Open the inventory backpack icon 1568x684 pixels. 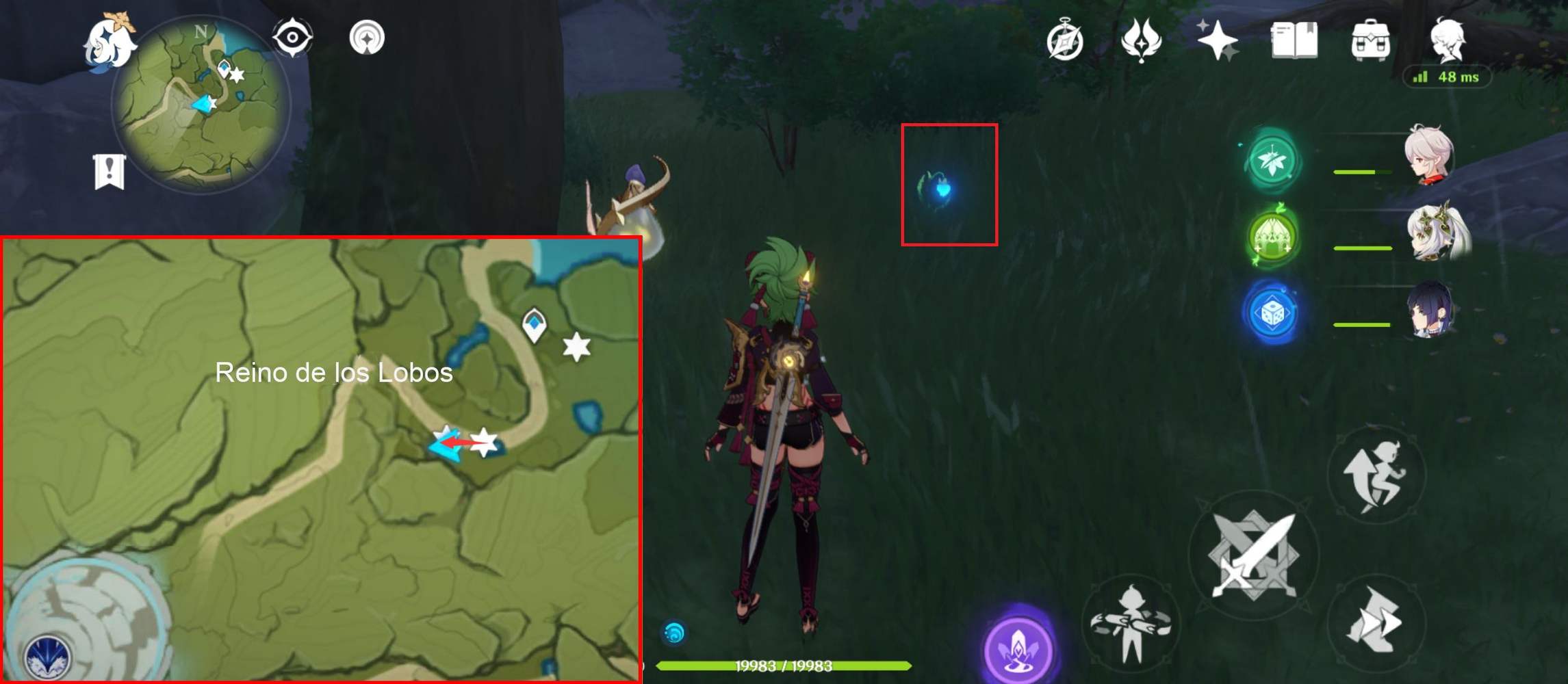(1370, 39)
